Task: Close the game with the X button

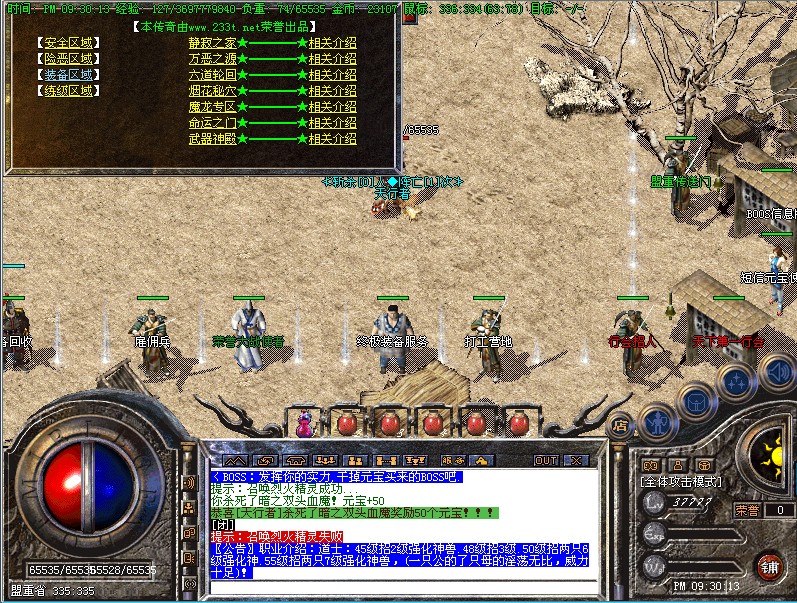Action: [x=577, y=461]
